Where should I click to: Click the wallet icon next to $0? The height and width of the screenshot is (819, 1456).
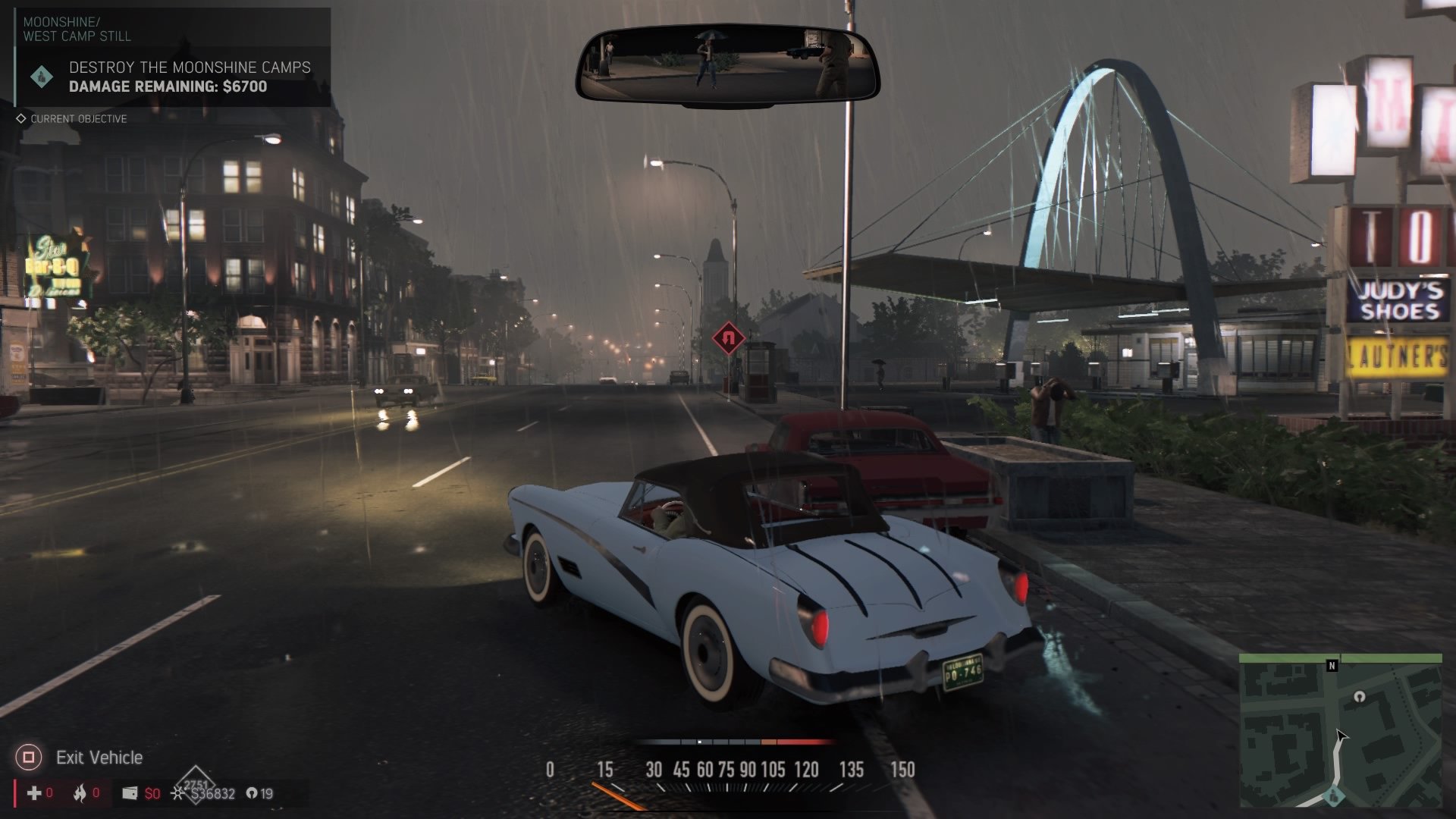(x=130, y=793)
